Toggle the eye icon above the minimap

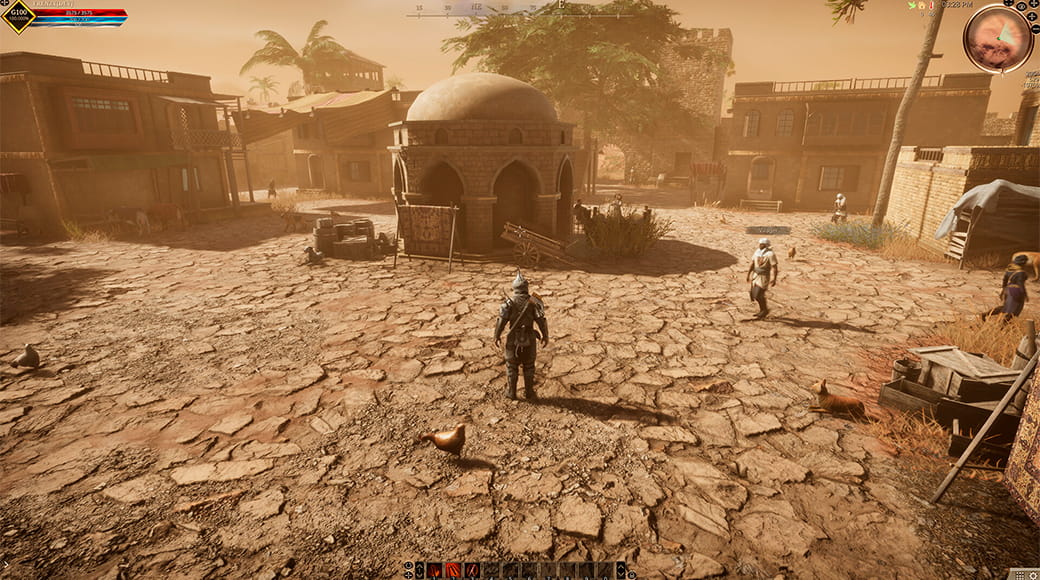(x=1021, y=6)
